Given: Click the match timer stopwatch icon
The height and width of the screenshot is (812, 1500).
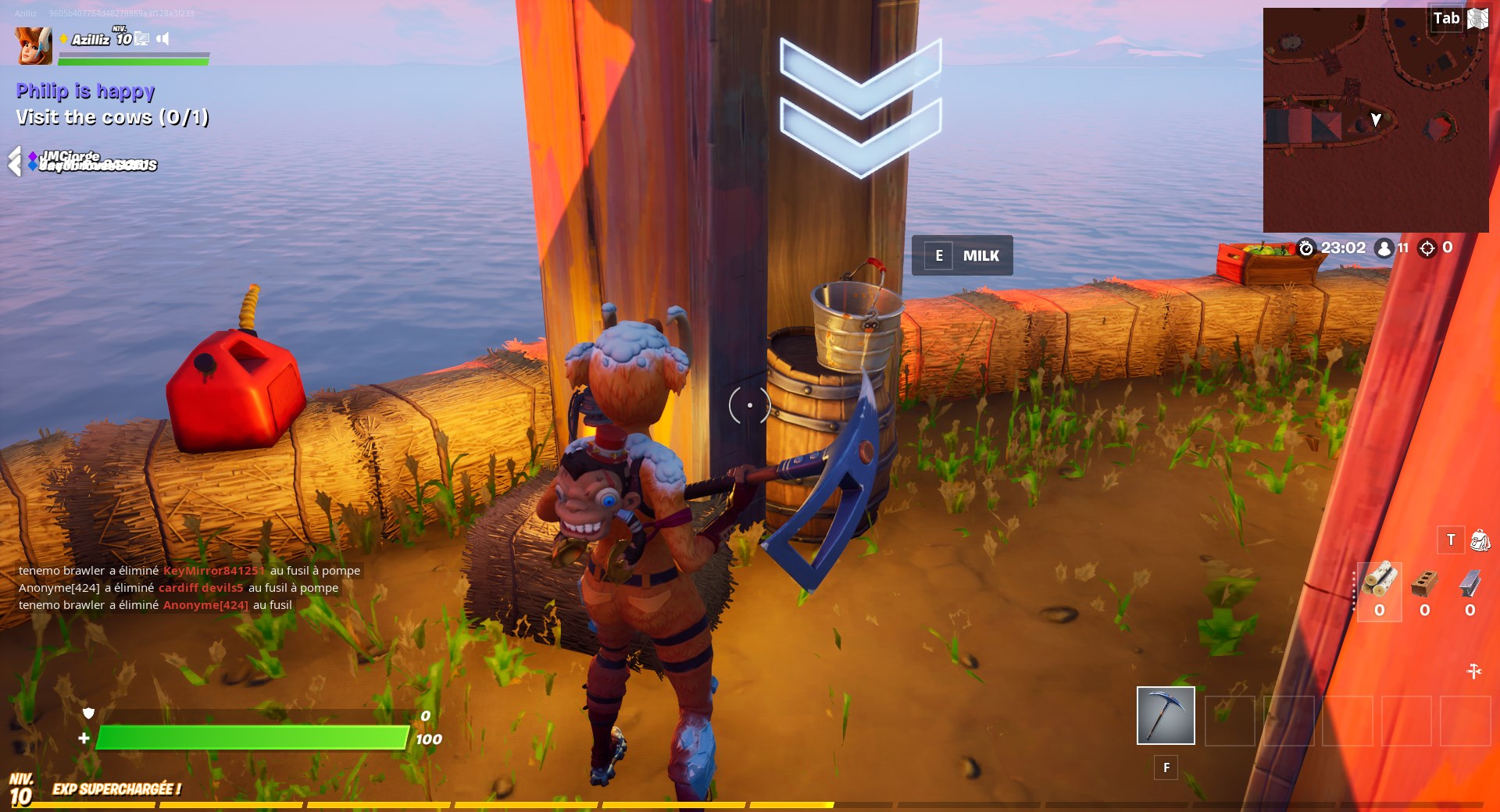Looking at the screenshot, I should tap(1308, 248).
